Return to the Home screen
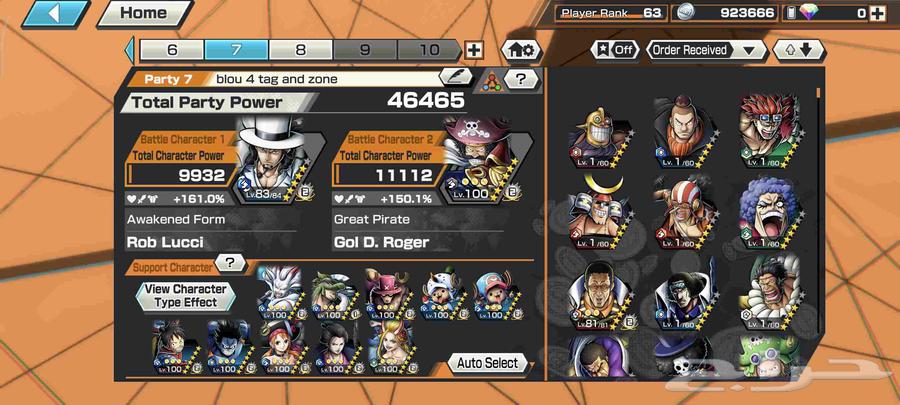The width and height of the screenshot is (900, 405). click(x=143, y=14)
